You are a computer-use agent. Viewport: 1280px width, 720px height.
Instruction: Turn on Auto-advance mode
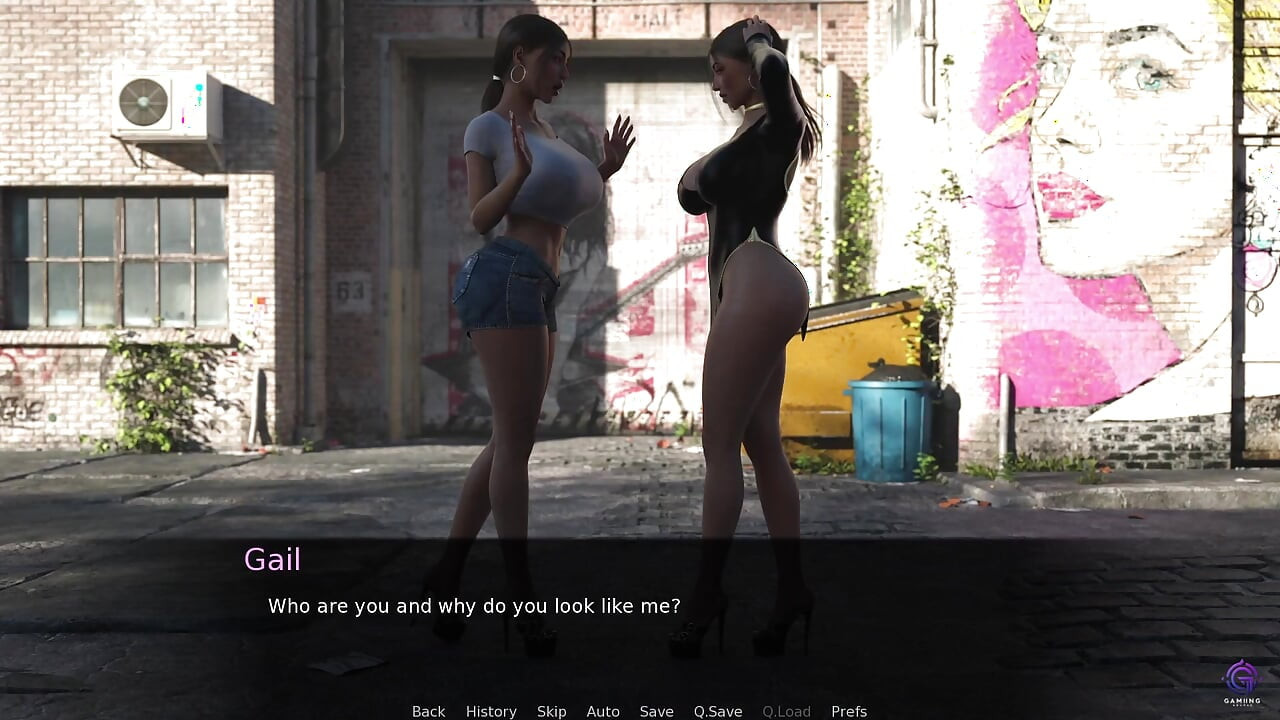click(603, 711)
